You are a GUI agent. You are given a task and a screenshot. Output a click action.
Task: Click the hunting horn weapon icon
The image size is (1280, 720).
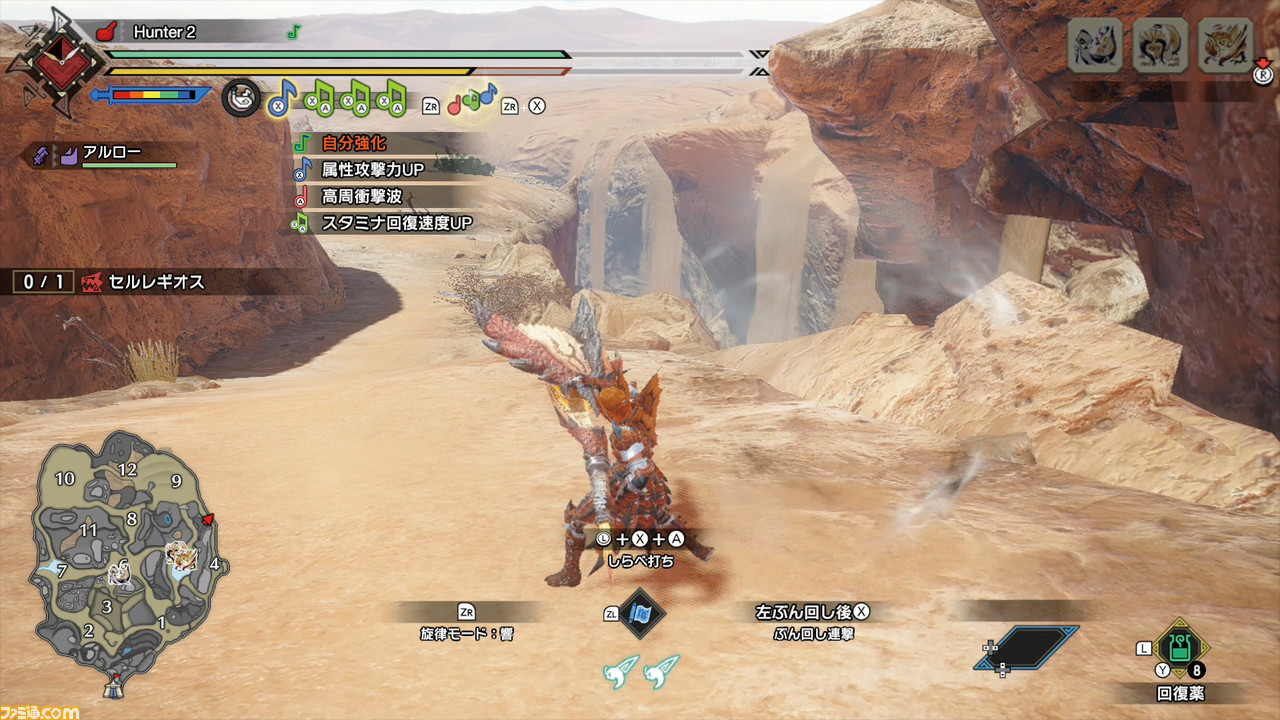240,98
